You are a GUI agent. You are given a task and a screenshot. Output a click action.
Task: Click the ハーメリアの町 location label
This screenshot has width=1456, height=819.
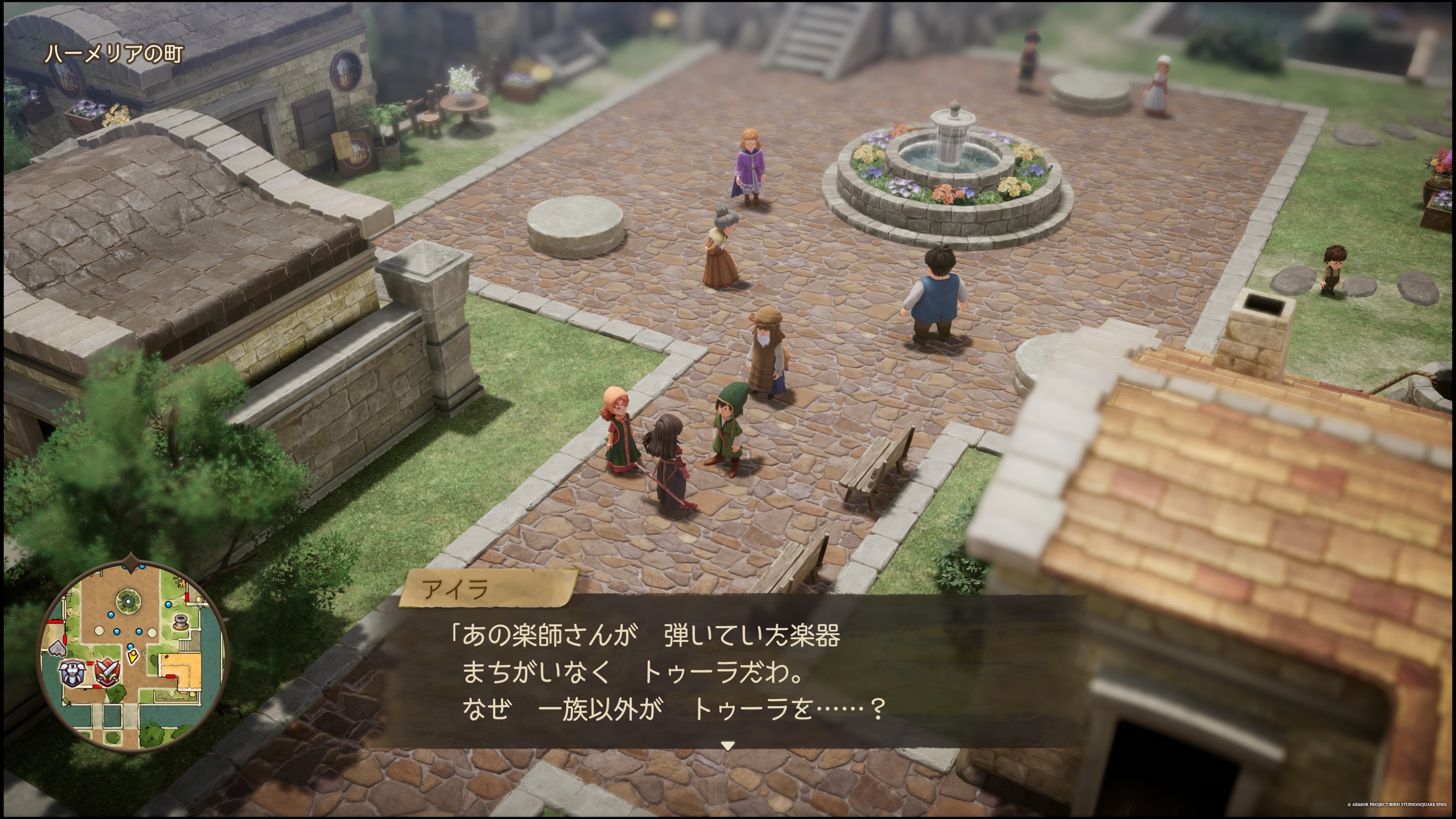[114, 55]
